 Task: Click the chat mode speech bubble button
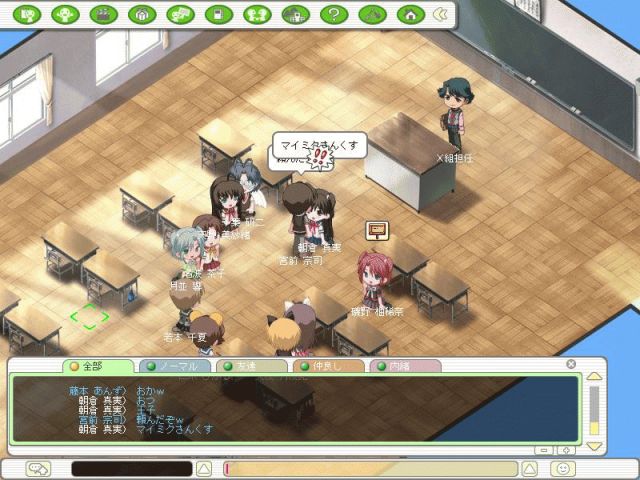[x=39, y=468]
